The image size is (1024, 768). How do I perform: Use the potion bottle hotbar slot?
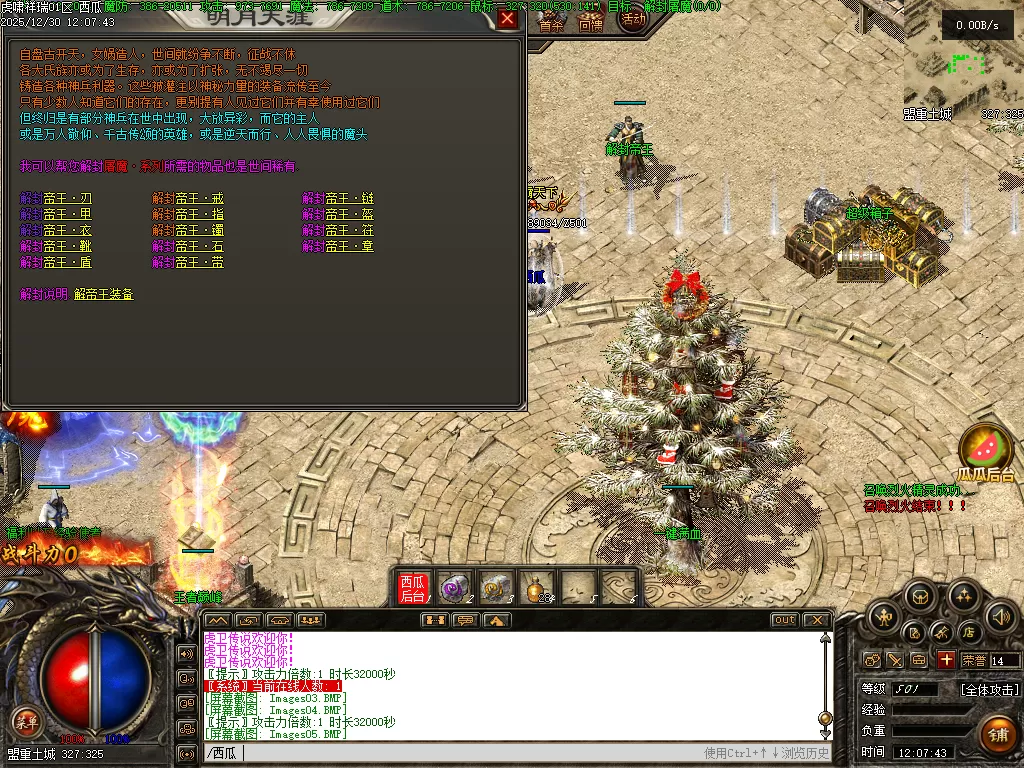click(x=539, y=588)
